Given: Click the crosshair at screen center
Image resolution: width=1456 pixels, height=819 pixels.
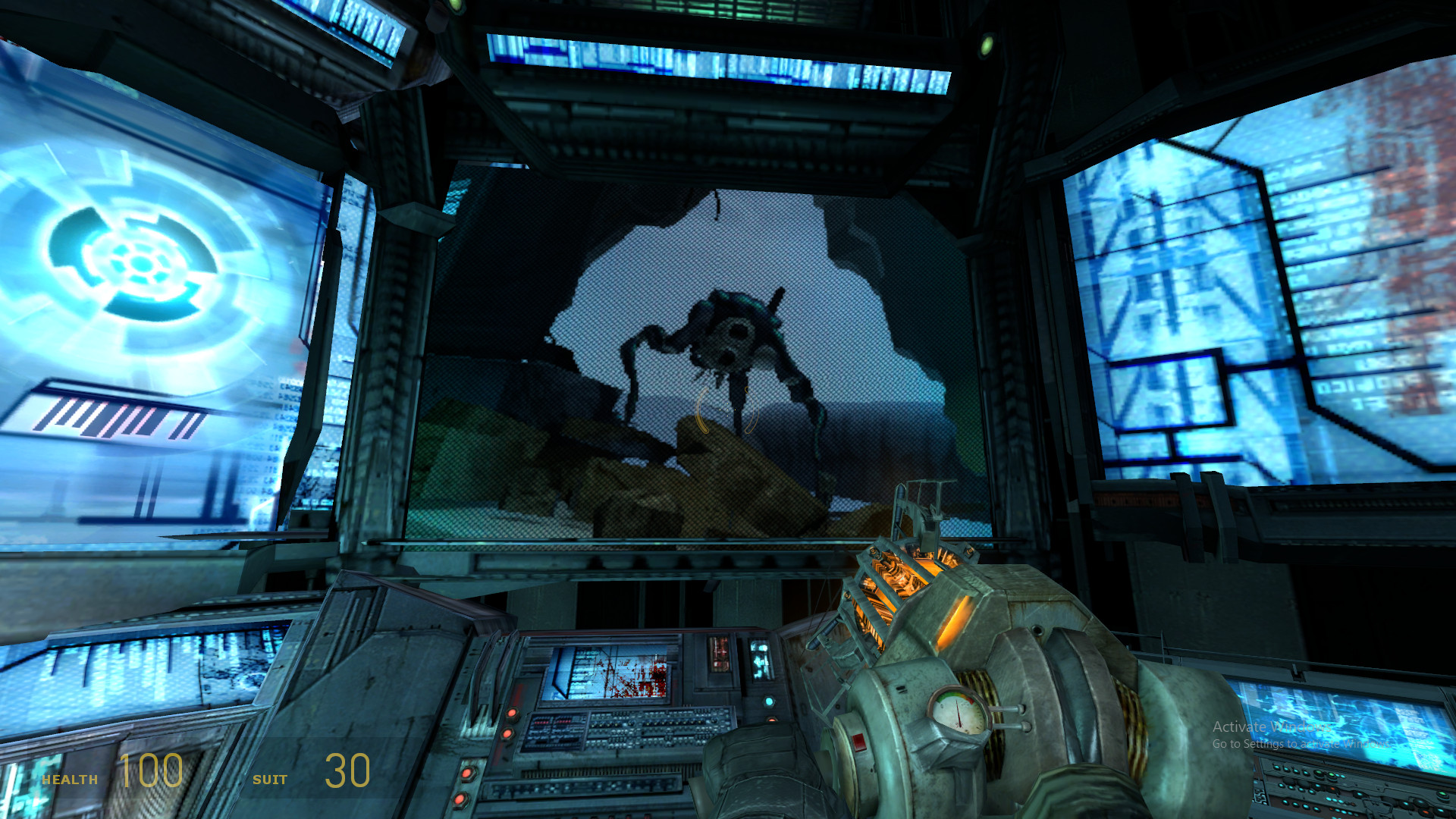Looking at the screenshot, I should coord(728,409).
